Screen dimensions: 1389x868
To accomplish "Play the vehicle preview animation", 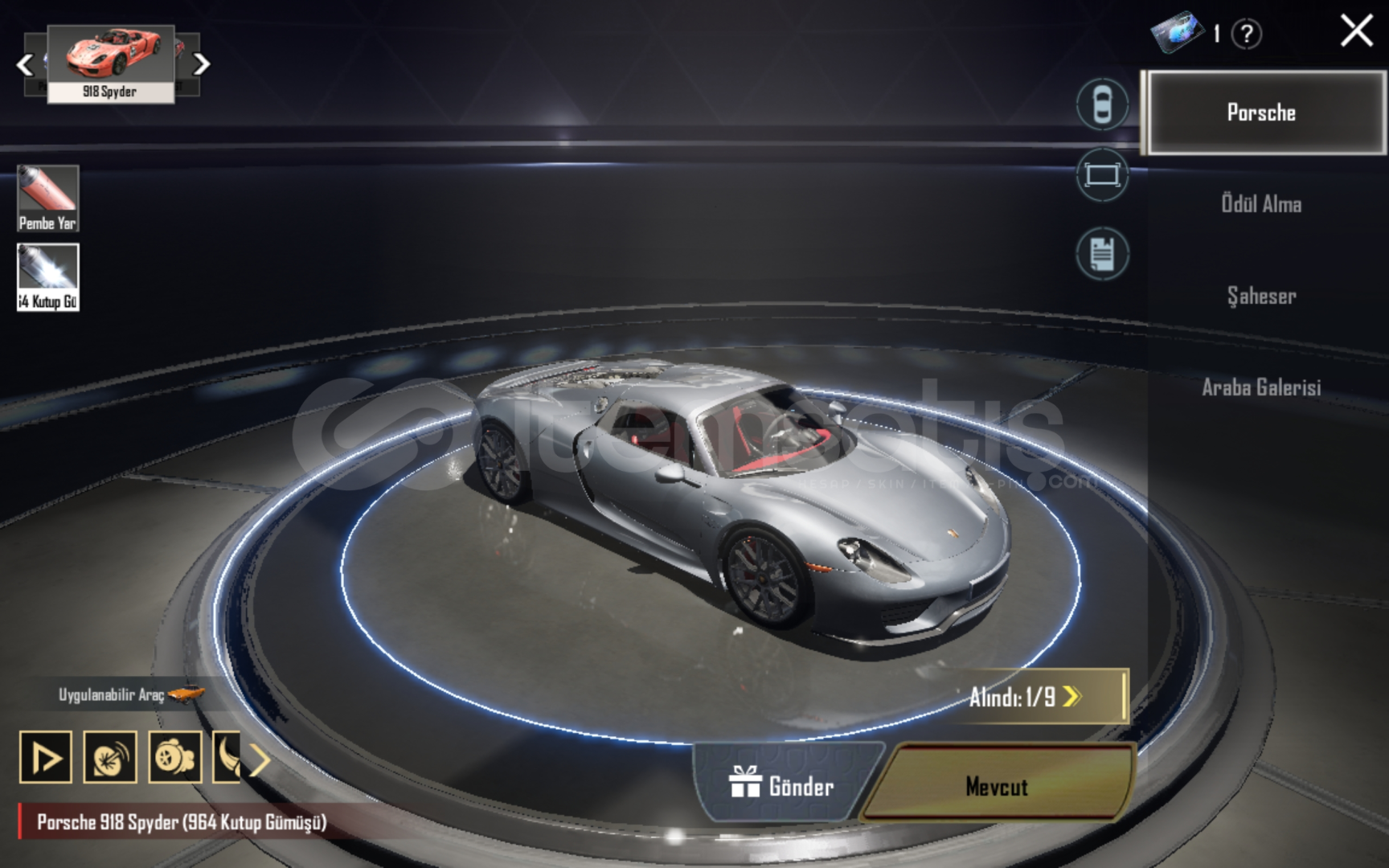I will click(x=46, y=757).
